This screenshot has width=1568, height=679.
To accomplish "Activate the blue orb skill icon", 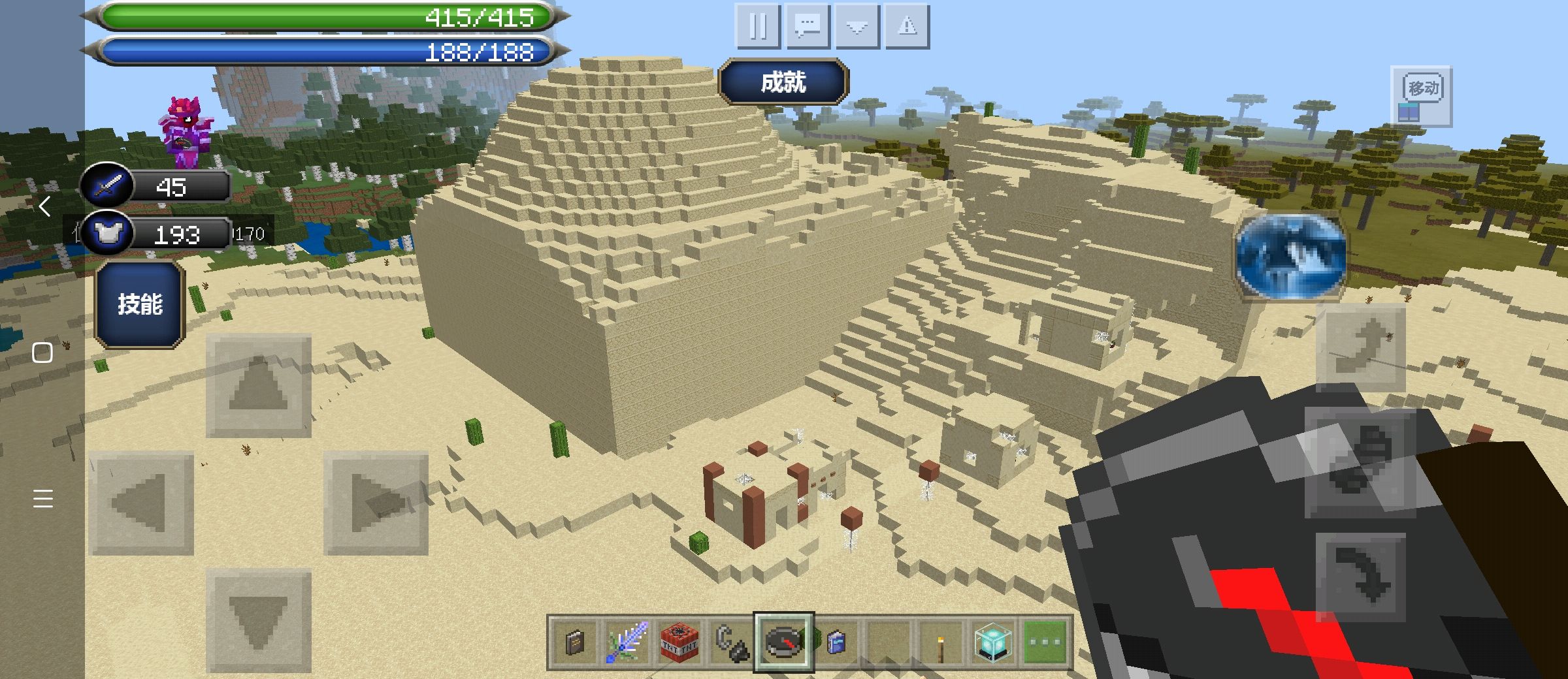I will (1291, 256).
